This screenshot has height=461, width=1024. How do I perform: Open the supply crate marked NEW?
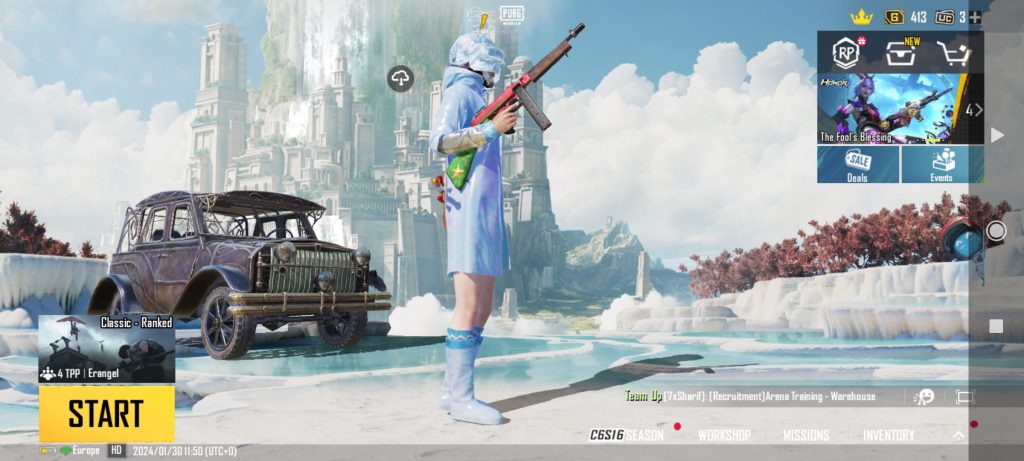pyautogui.click(x=900, y=53)
